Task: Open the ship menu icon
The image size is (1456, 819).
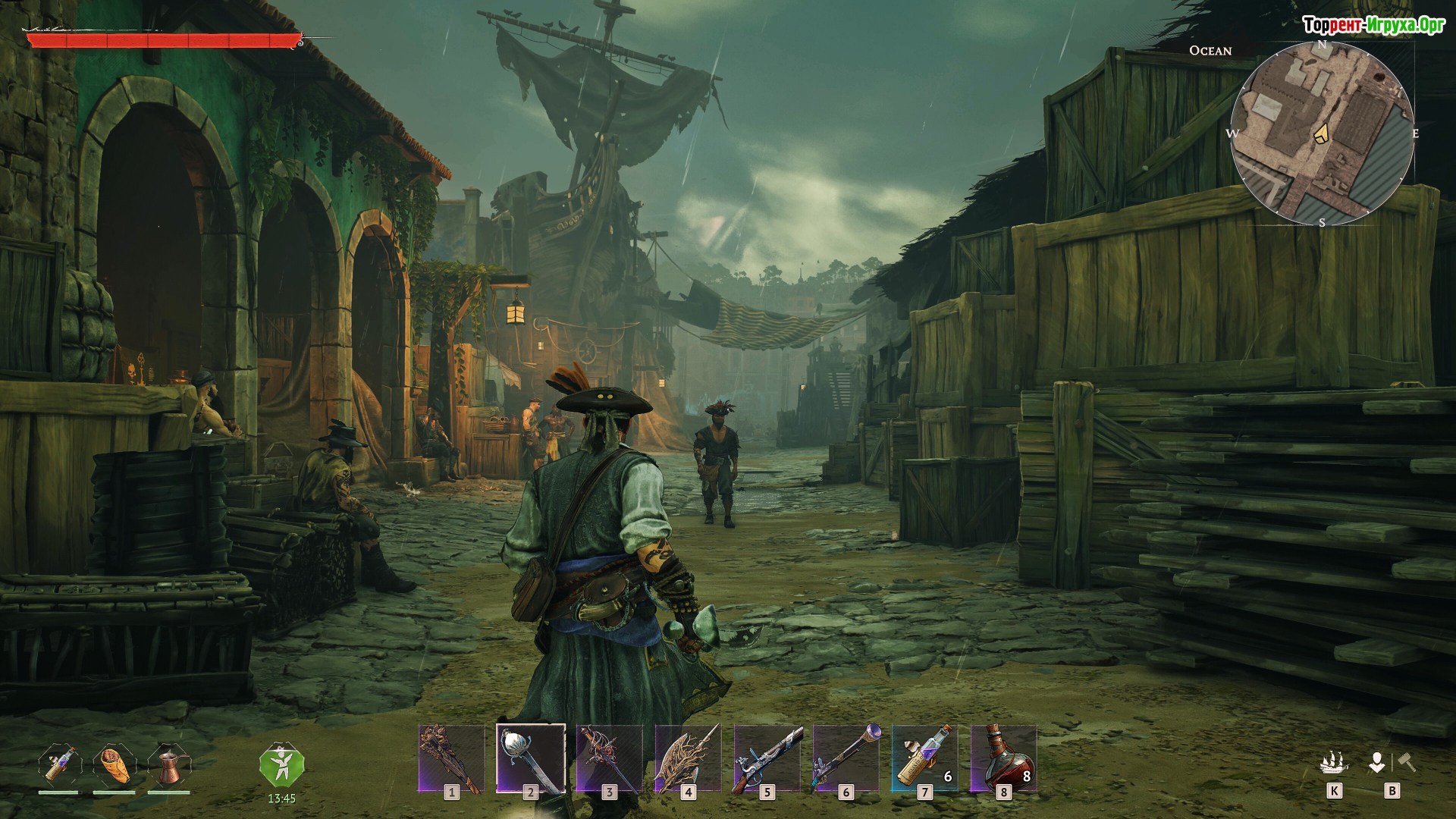Action: [1334, 761]
